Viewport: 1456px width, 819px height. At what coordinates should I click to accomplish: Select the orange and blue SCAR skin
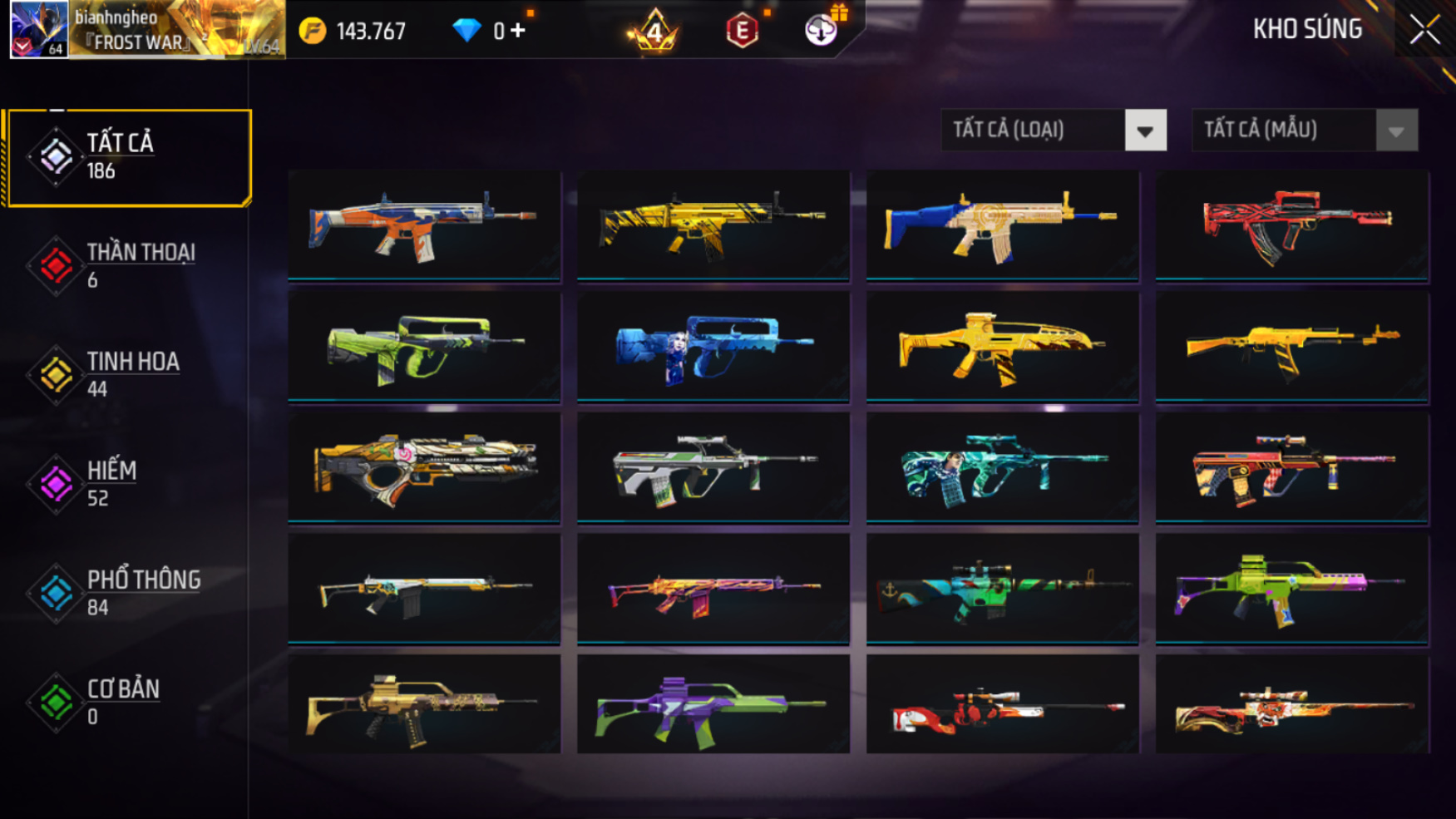[x=424, y=225]
